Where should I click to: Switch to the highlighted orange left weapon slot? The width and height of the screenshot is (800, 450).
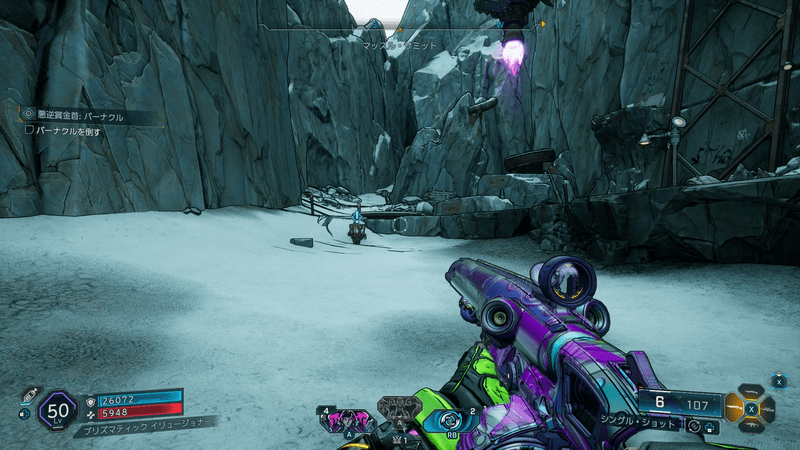[x=734, y=408]
